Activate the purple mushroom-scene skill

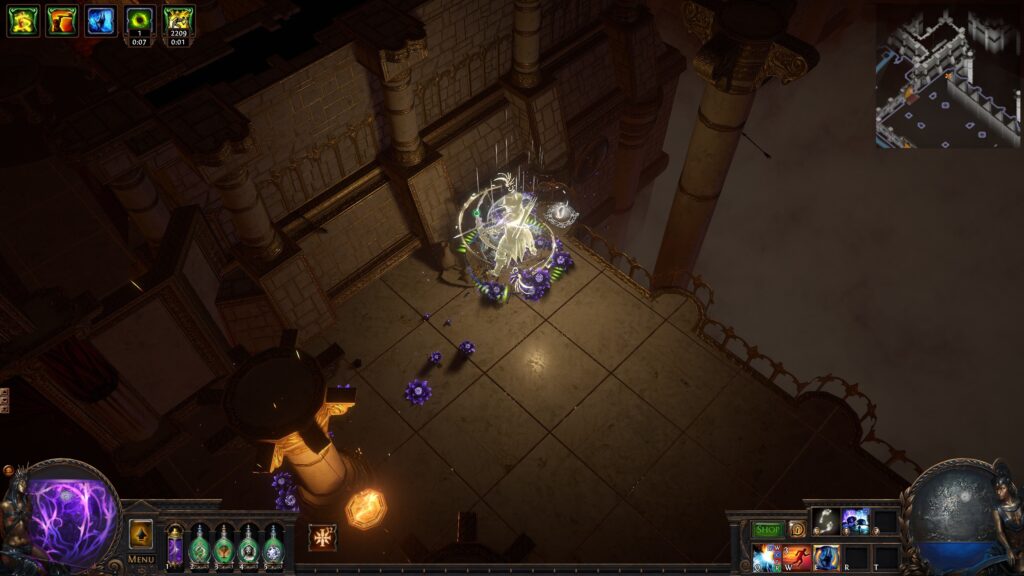(x=855, y=521)
